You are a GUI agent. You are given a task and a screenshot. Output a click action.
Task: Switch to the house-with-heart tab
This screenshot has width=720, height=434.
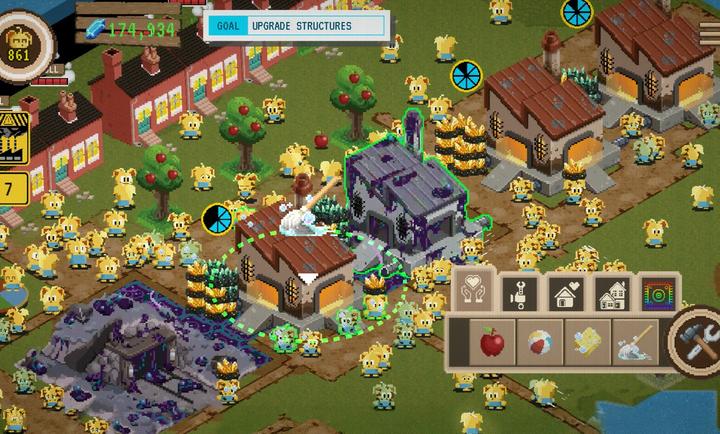pyautogui.click(x=566, y=292)
